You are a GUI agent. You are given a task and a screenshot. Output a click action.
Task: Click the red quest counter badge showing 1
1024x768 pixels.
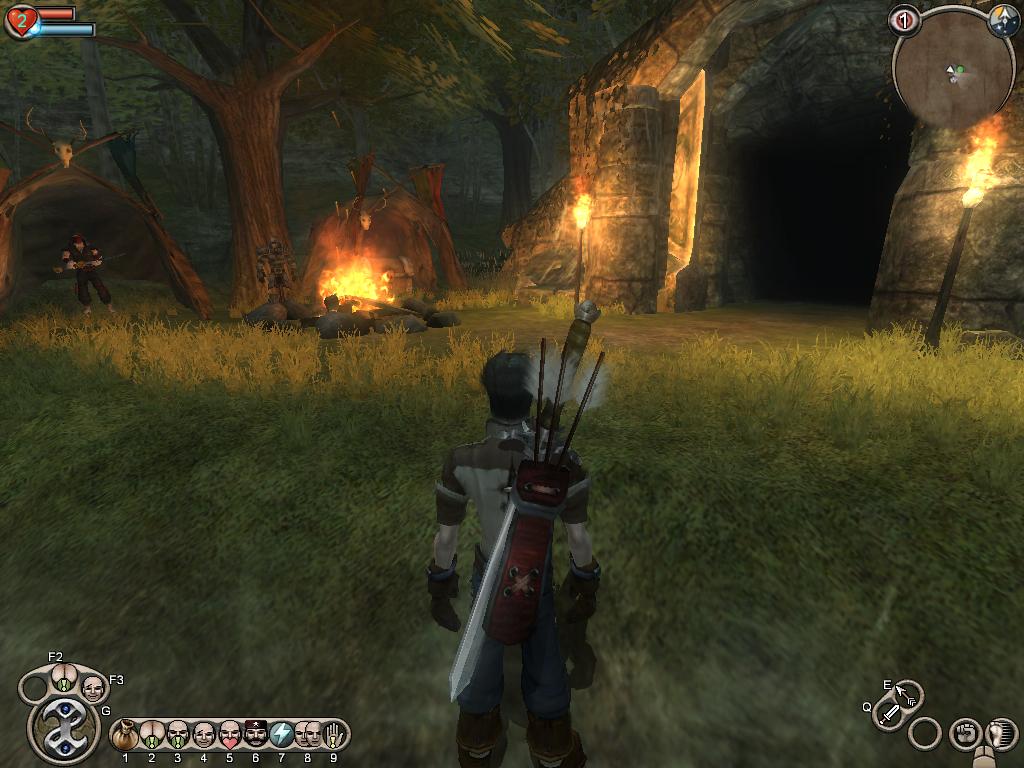[903, 19]
